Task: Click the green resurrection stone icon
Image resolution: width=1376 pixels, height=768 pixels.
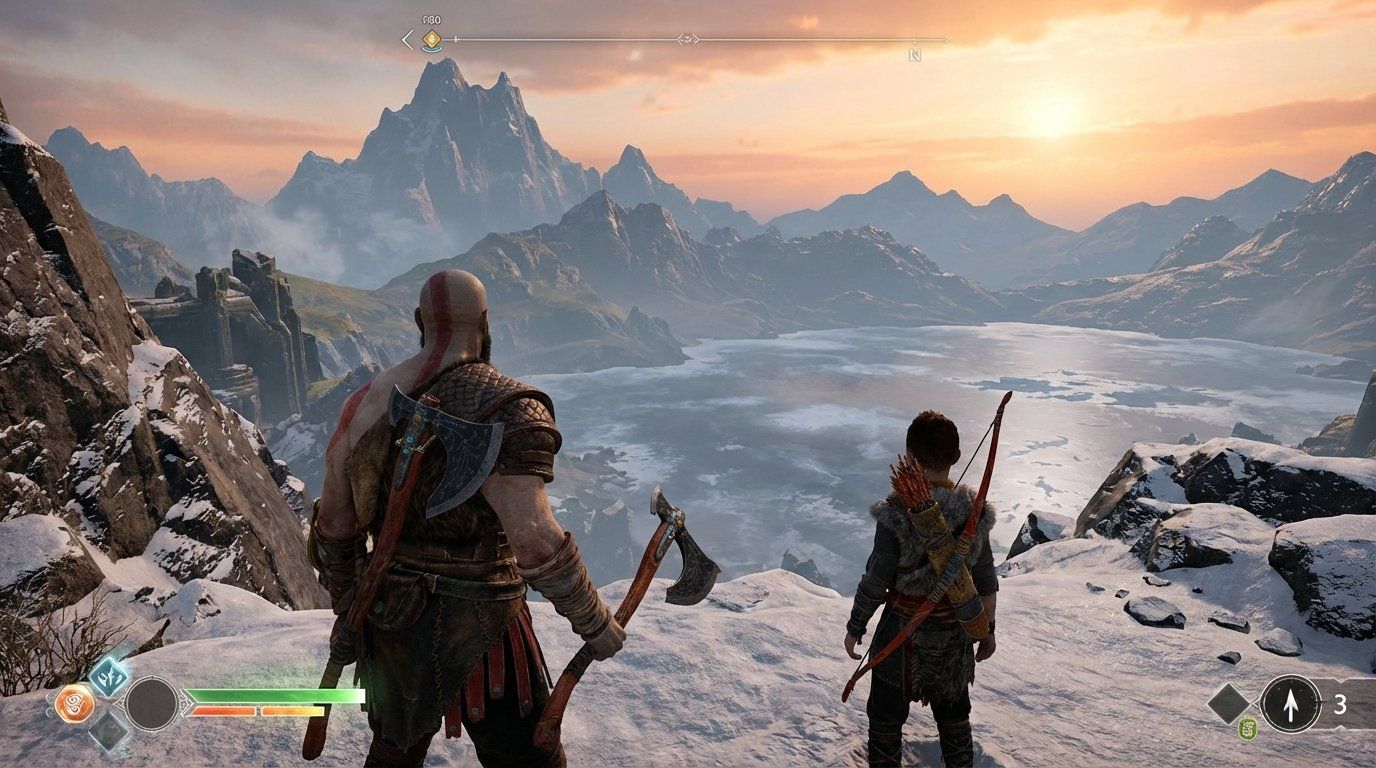Action: click(1247, 727)
